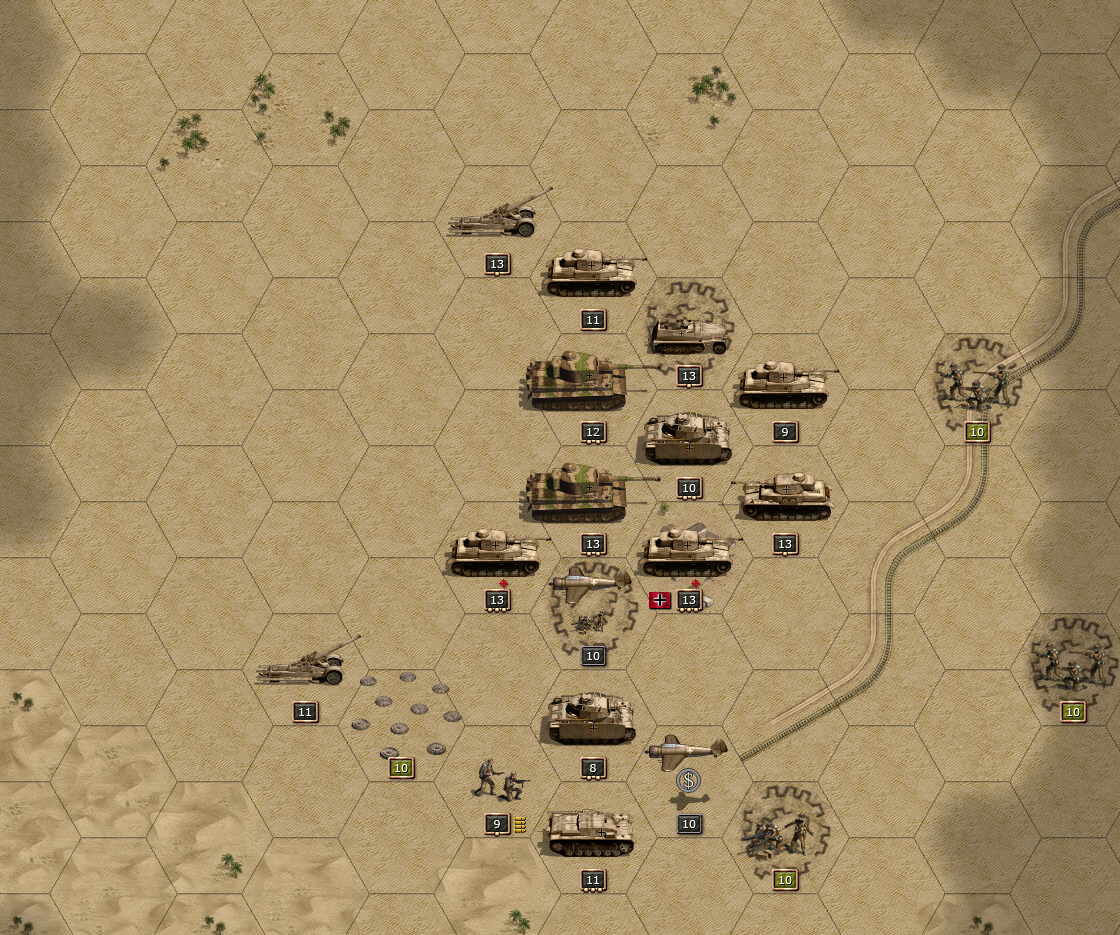
Task: Select the artillery gun with strength 11
Action: (306, 663)
